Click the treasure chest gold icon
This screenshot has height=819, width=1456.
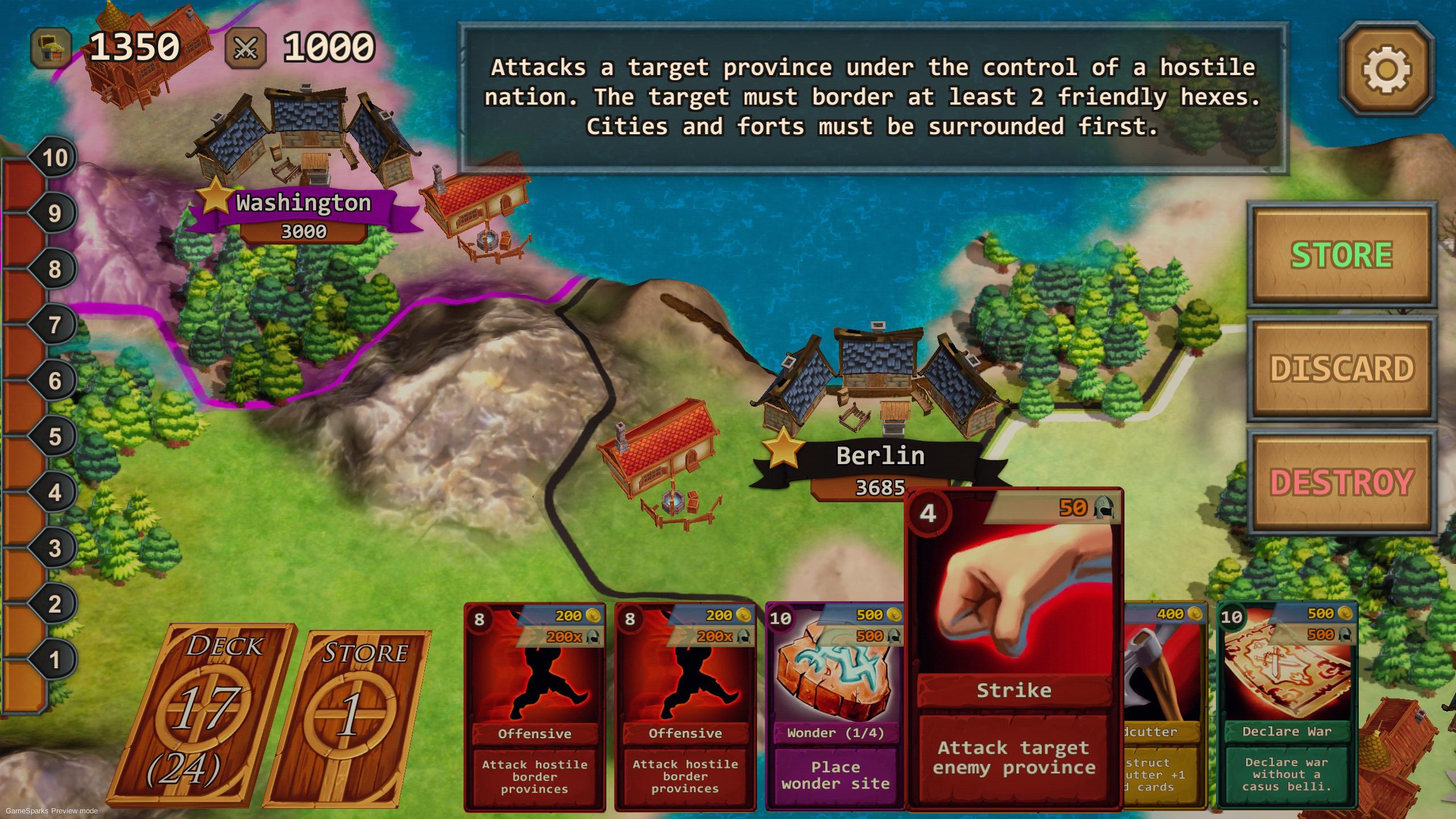(x=50, y=45)
